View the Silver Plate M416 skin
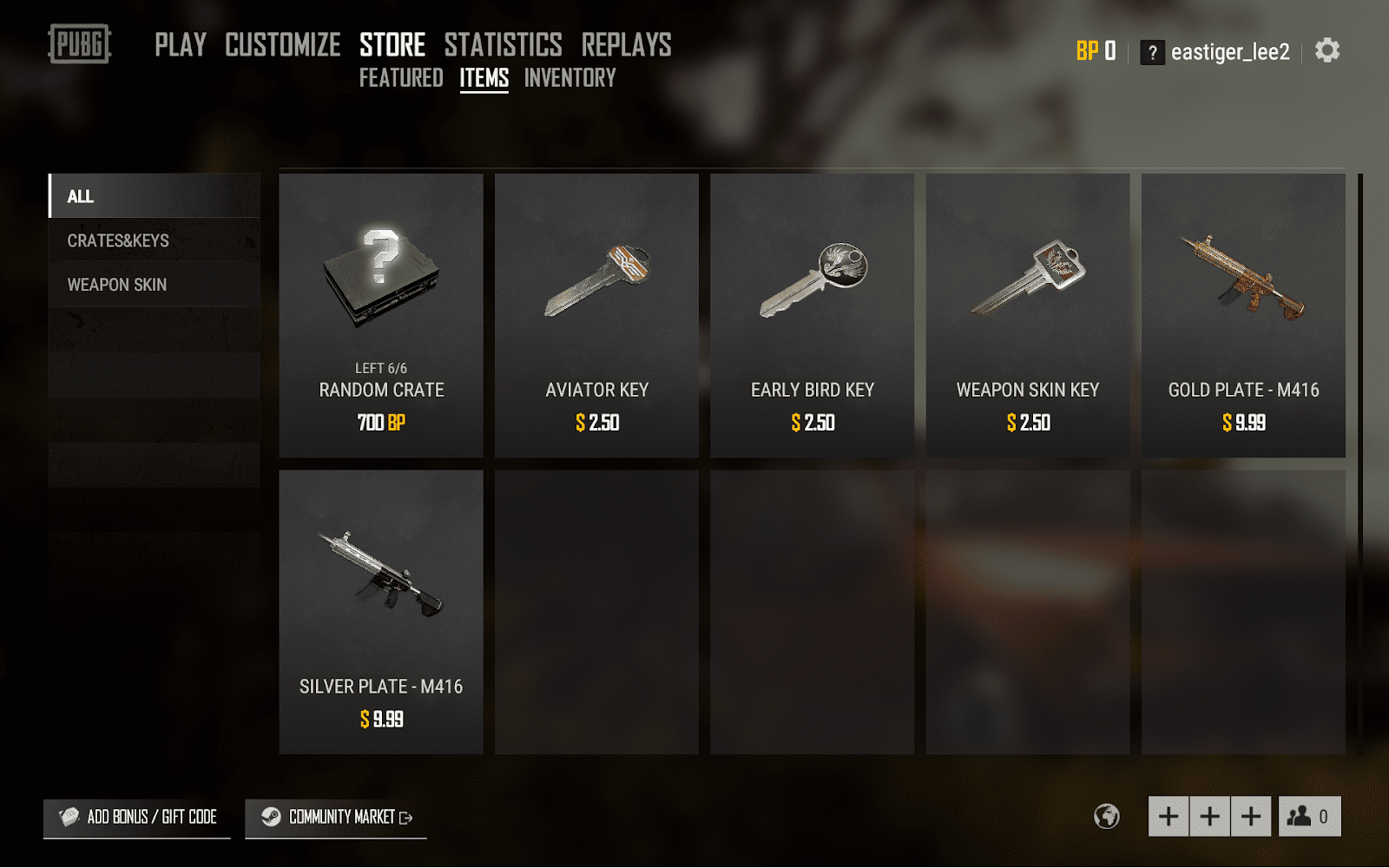The image size is (1389, 868). pyautogui.click(x=381, y=612)
